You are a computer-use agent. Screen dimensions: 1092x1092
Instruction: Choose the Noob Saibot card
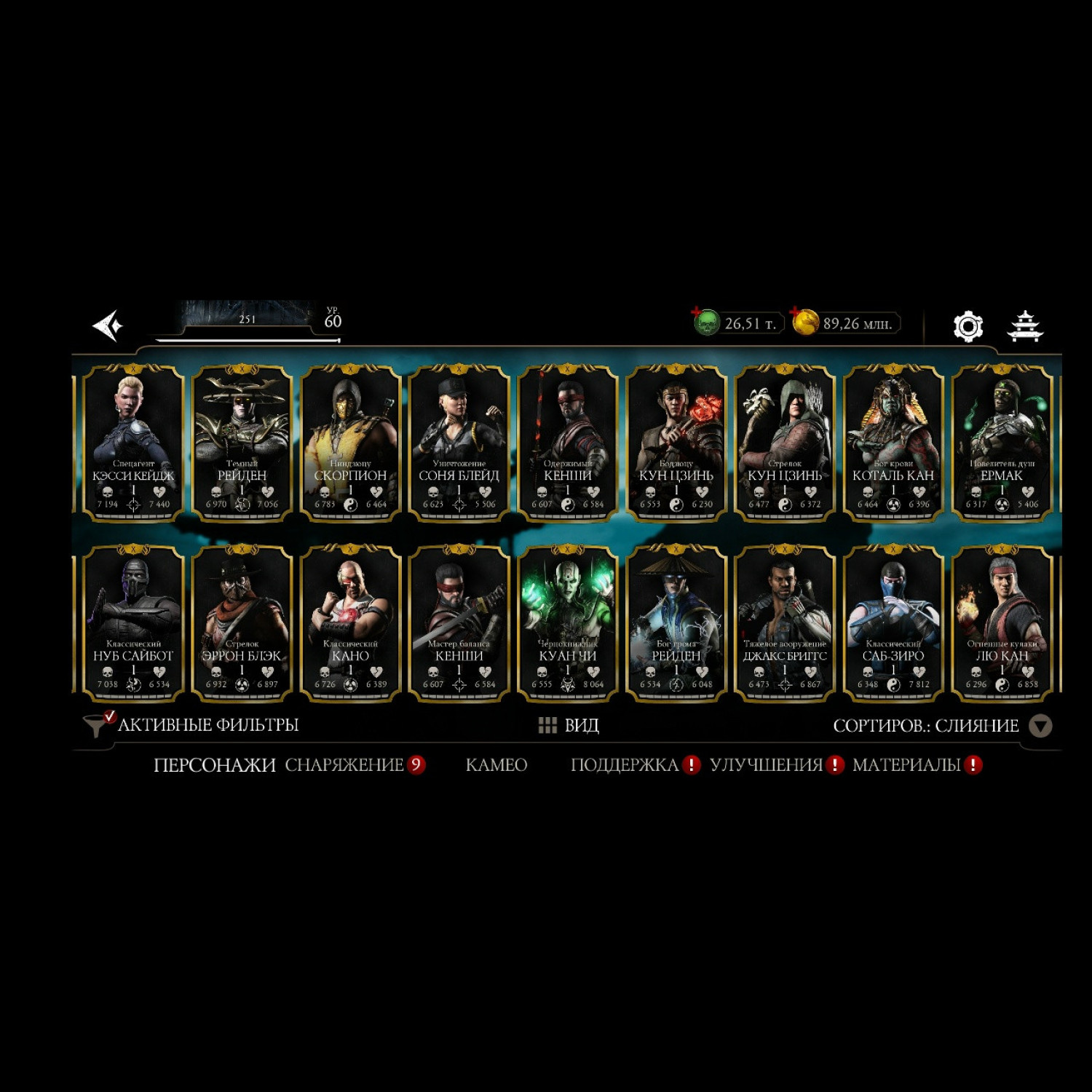pyautogui.click(x=133, y=622)
